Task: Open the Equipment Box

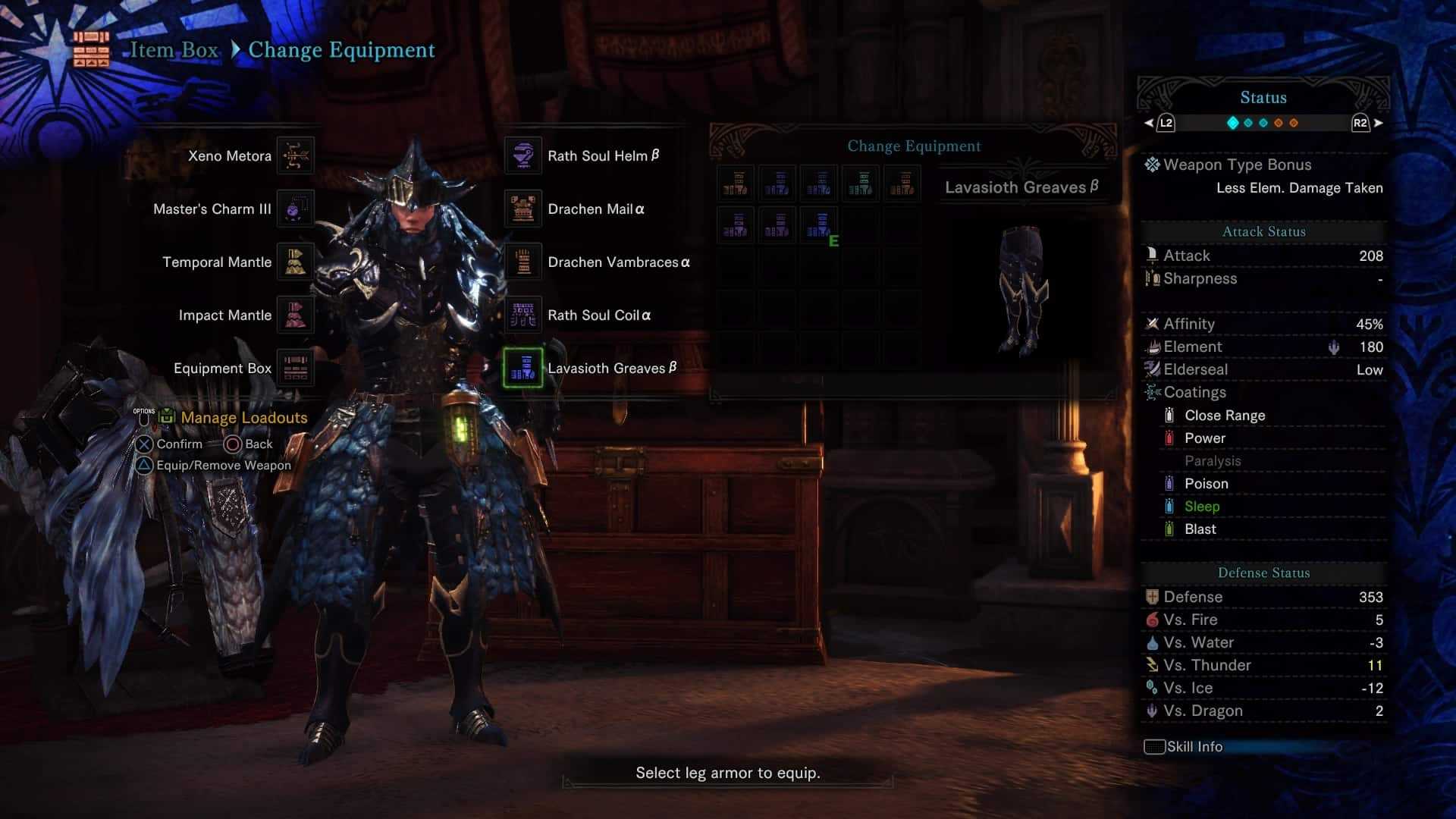Action: coord(295,369)
